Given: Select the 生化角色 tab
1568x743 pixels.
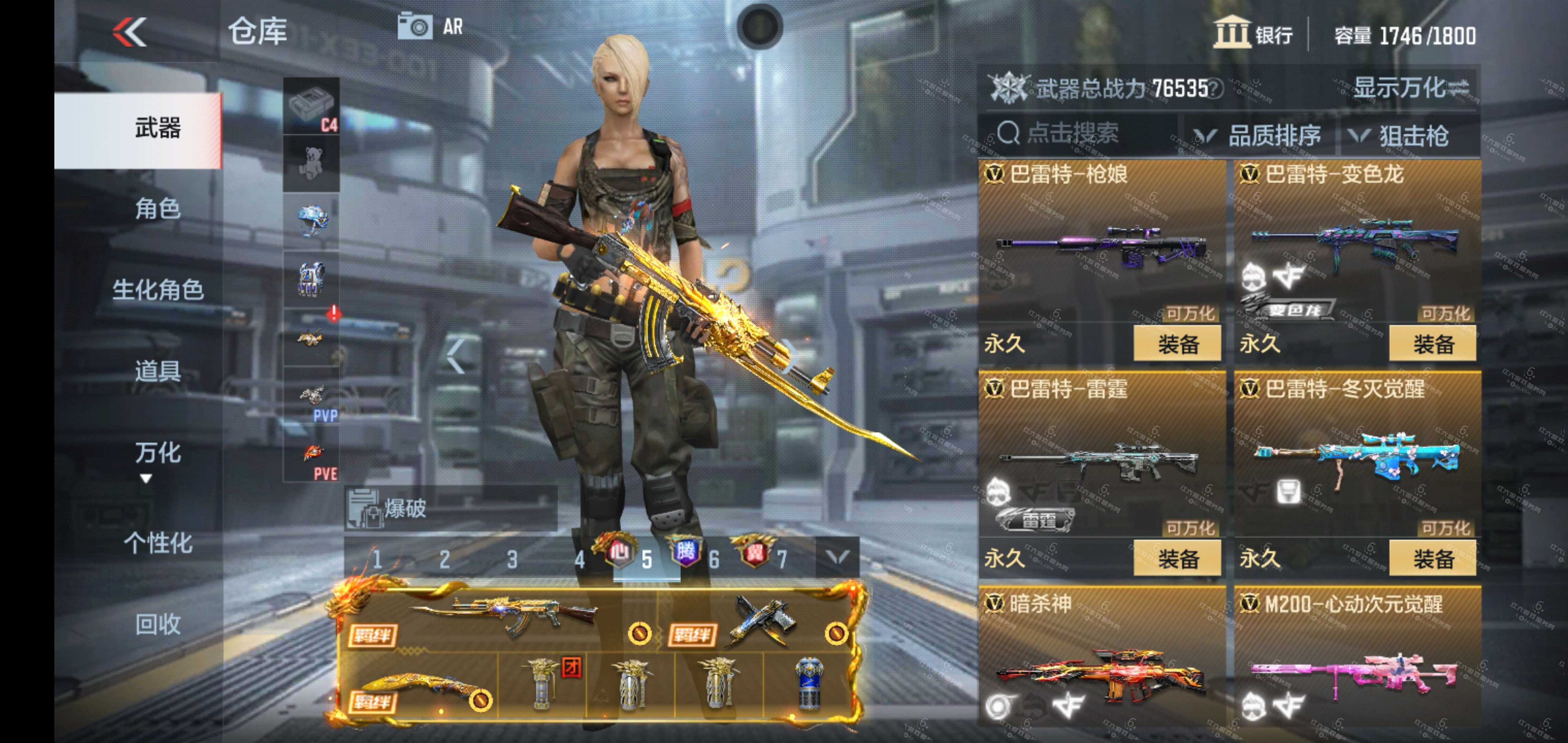Looking at the screenshot, I should tap(157, 290).
